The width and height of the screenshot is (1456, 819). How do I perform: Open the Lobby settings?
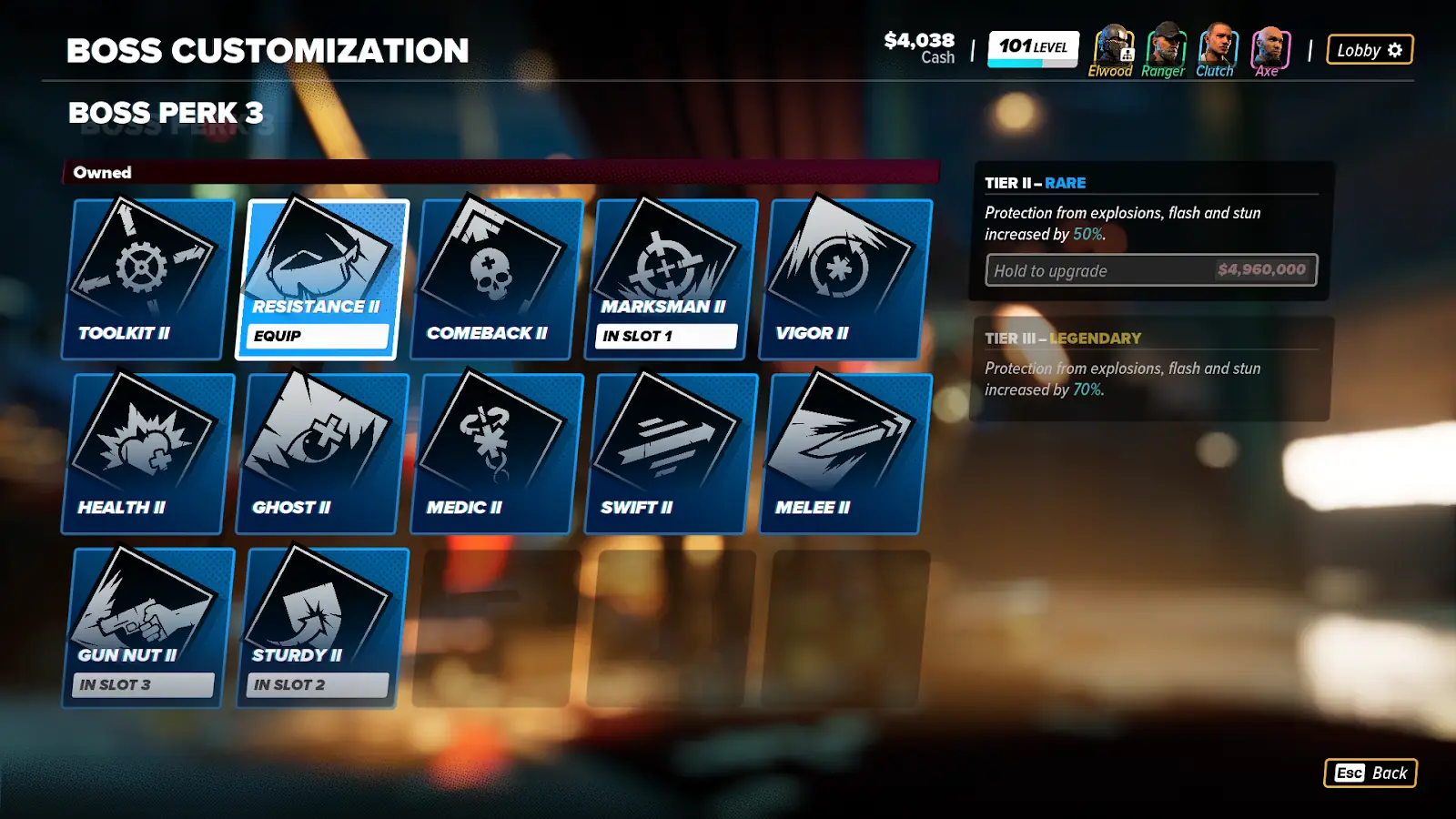1370,50
